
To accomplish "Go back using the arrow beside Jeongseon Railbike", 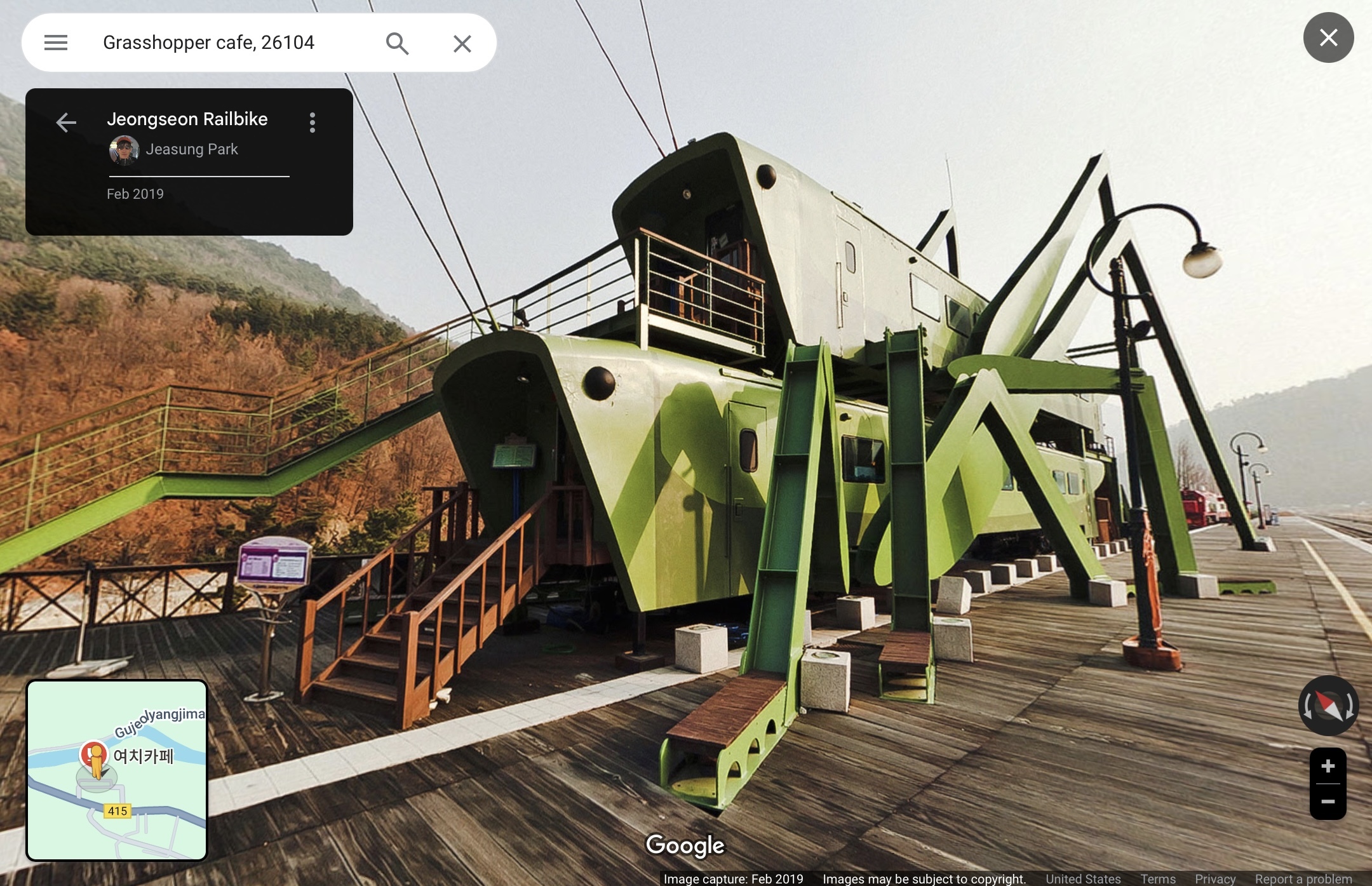I will pos(66,122).
